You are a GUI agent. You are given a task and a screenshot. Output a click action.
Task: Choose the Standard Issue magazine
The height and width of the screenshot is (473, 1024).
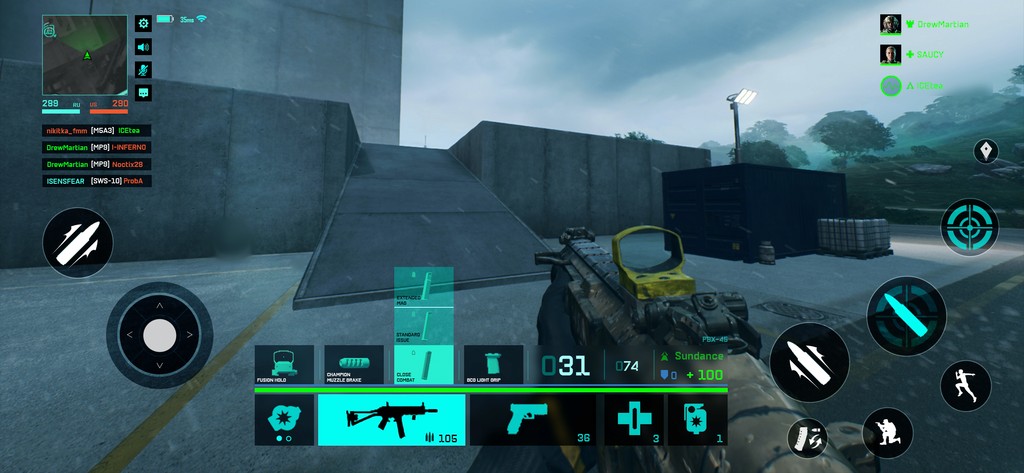pos(424,325)
